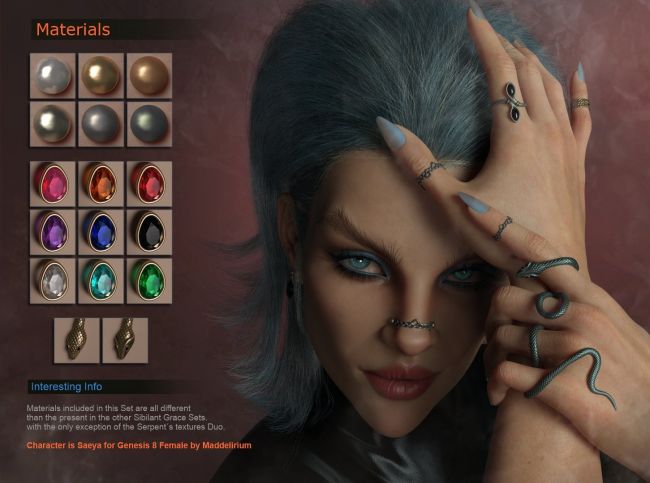Choose the copper metal material swatch
The image size is (650, 483).
(x=149, y=75)
